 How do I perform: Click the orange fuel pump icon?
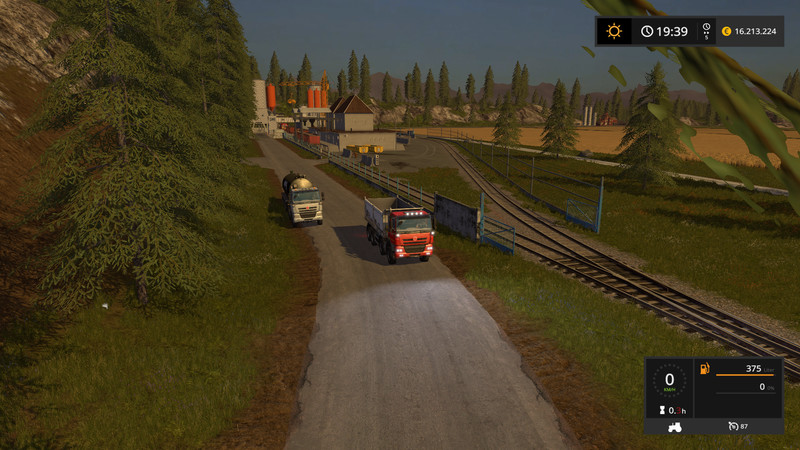coord(704,370)
